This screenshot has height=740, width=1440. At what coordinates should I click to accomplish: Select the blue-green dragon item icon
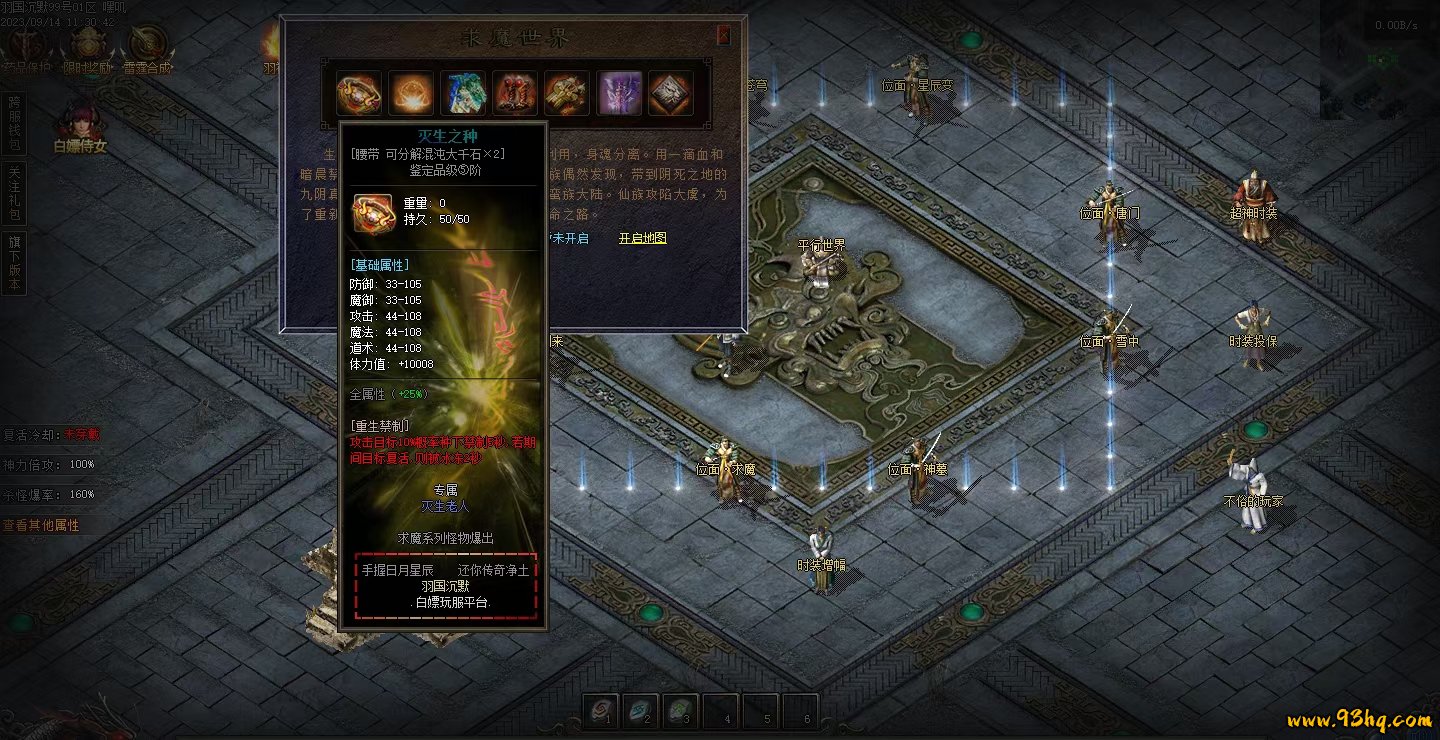pos(463,93)
